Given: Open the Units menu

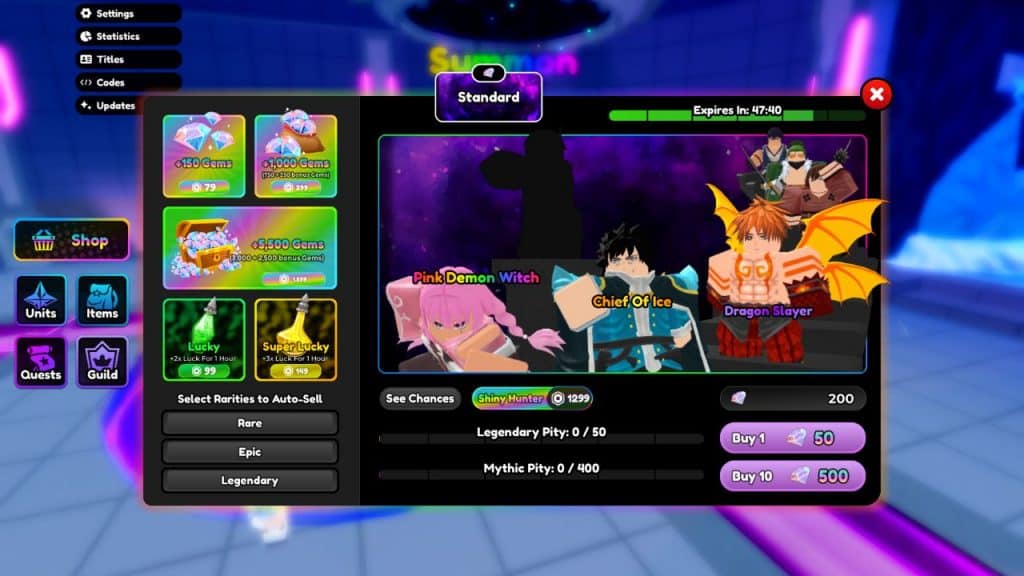Looking at the screenshot, I should coord(41,301).
